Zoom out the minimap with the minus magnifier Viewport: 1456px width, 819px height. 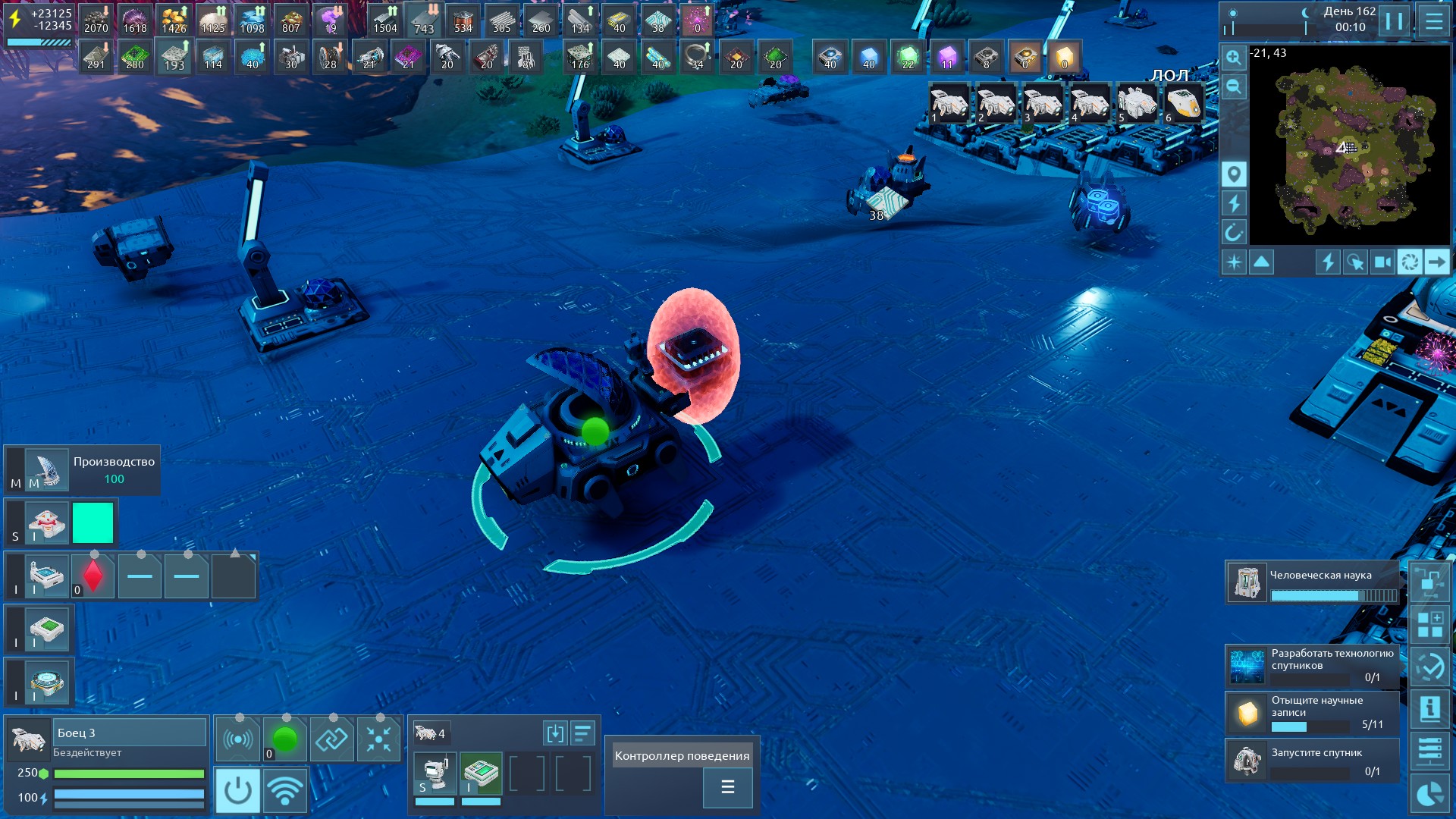click(1234, 86)
